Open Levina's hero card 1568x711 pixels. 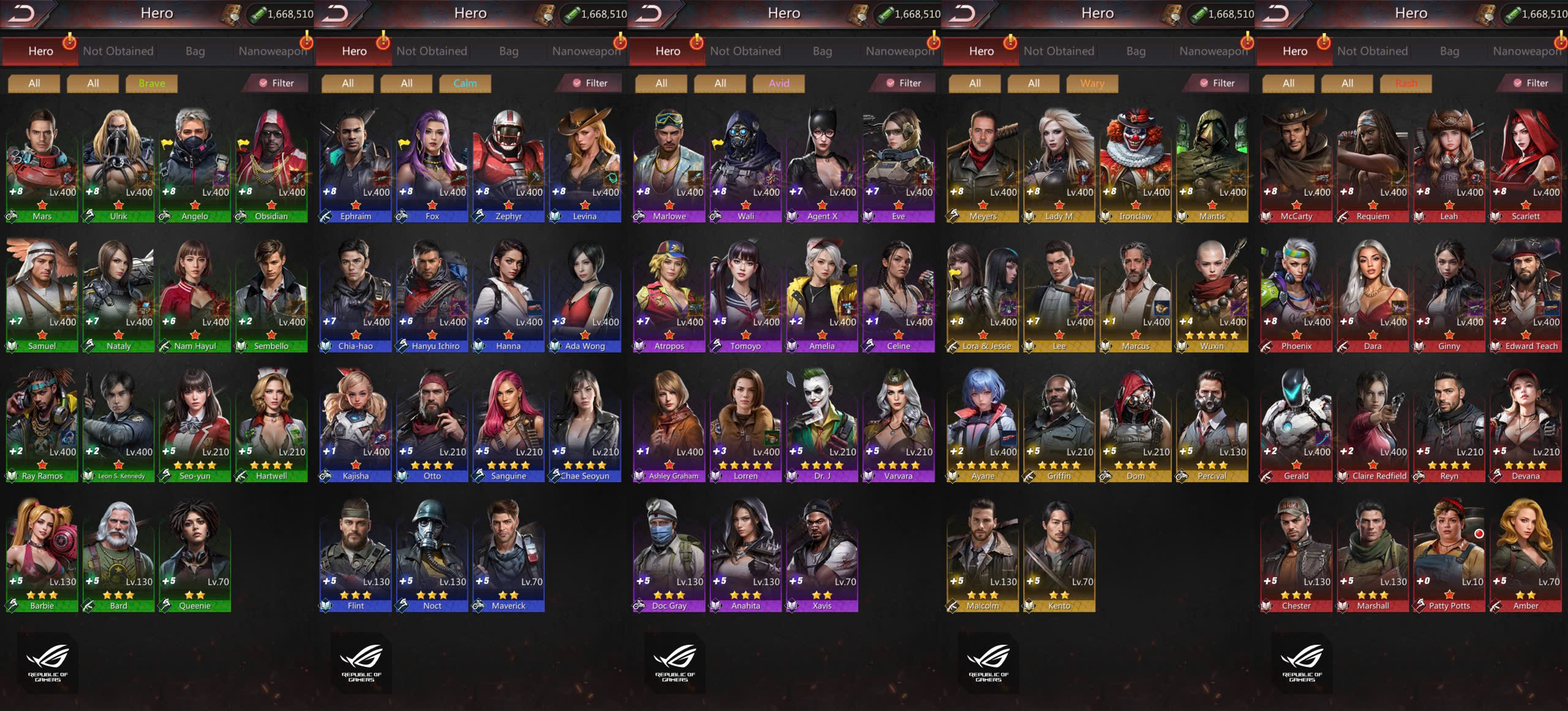pyautogui.click(x=585, y=164)
